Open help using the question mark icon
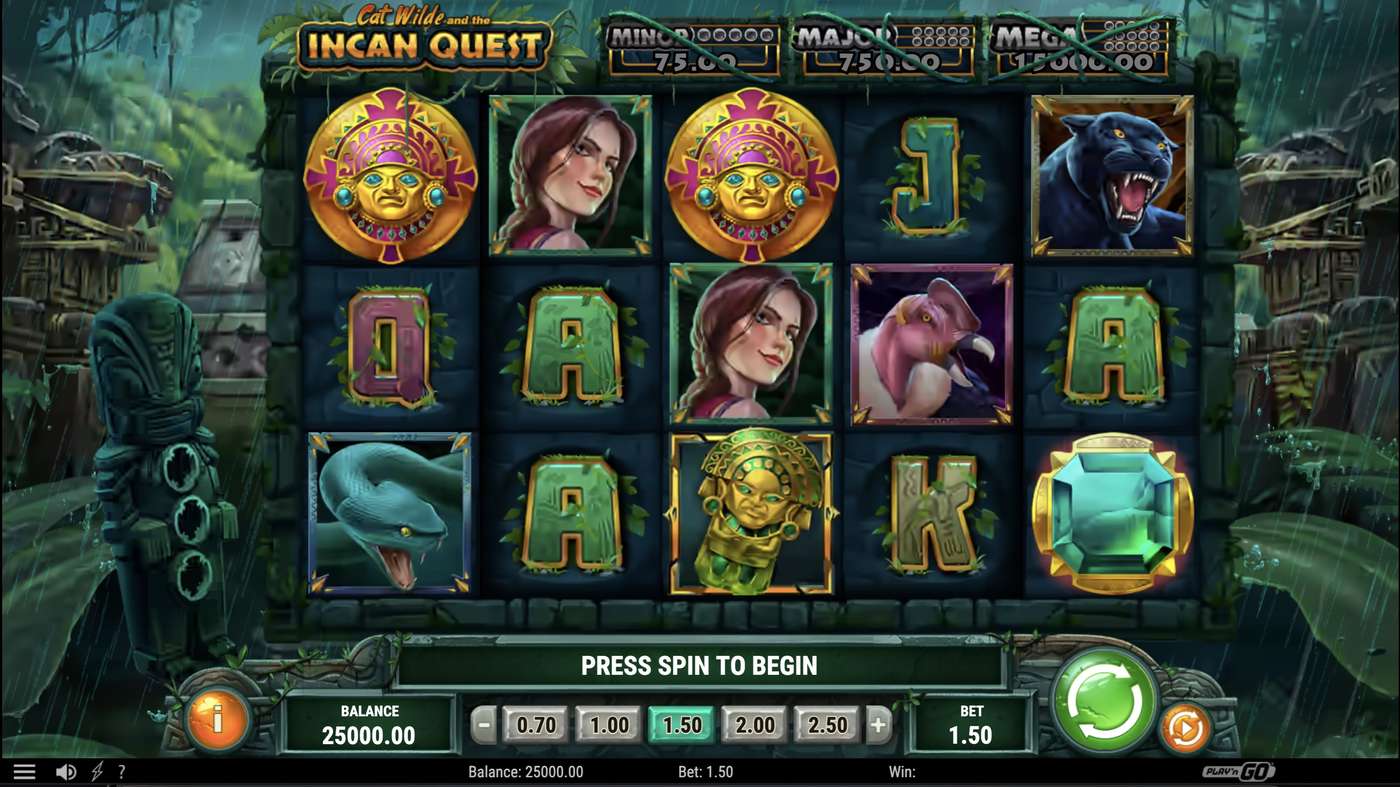Image resolution: width=1400 pixels, height=787 pixels. (x=122, y=771)
